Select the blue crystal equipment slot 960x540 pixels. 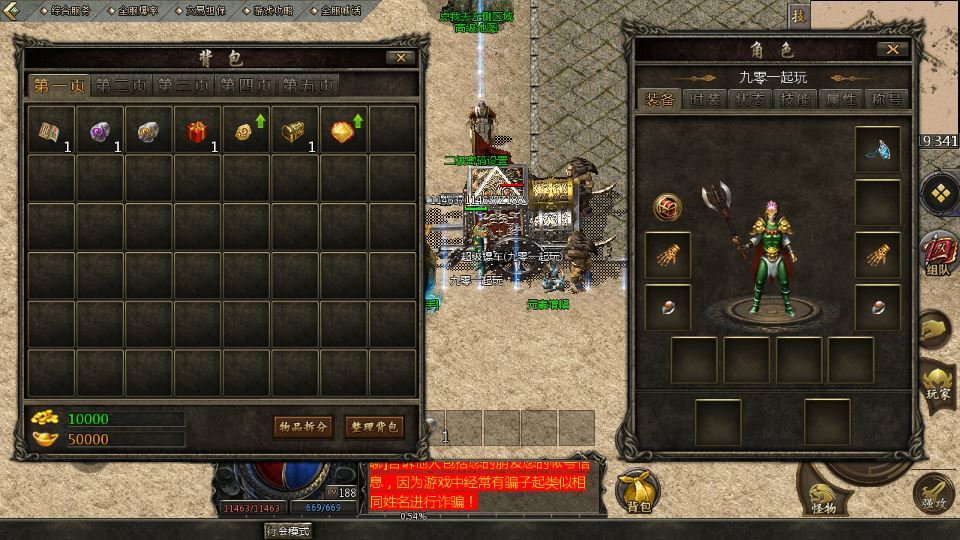tap(877, 150)
